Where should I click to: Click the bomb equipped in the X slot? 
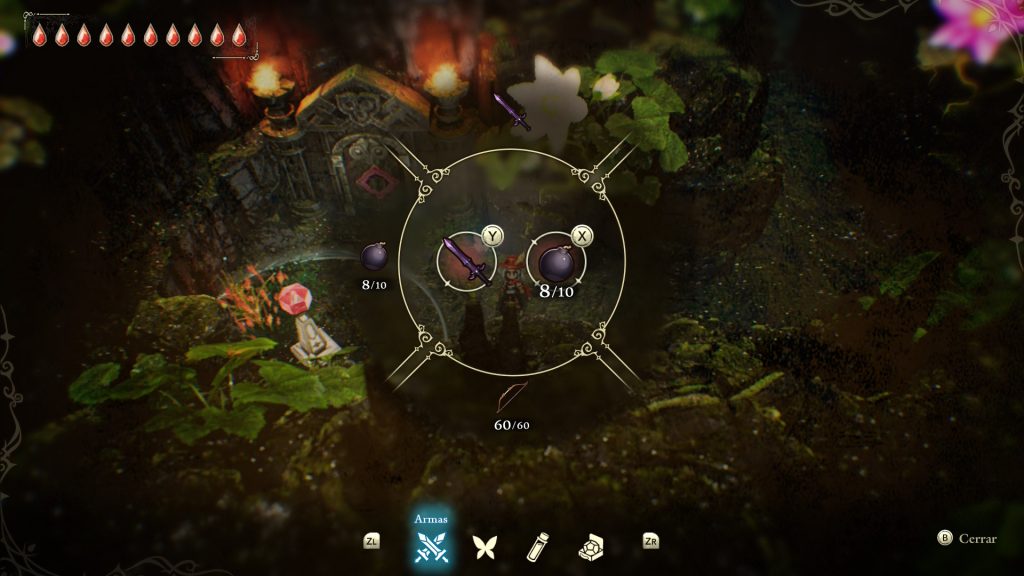[x=557, y=265]
